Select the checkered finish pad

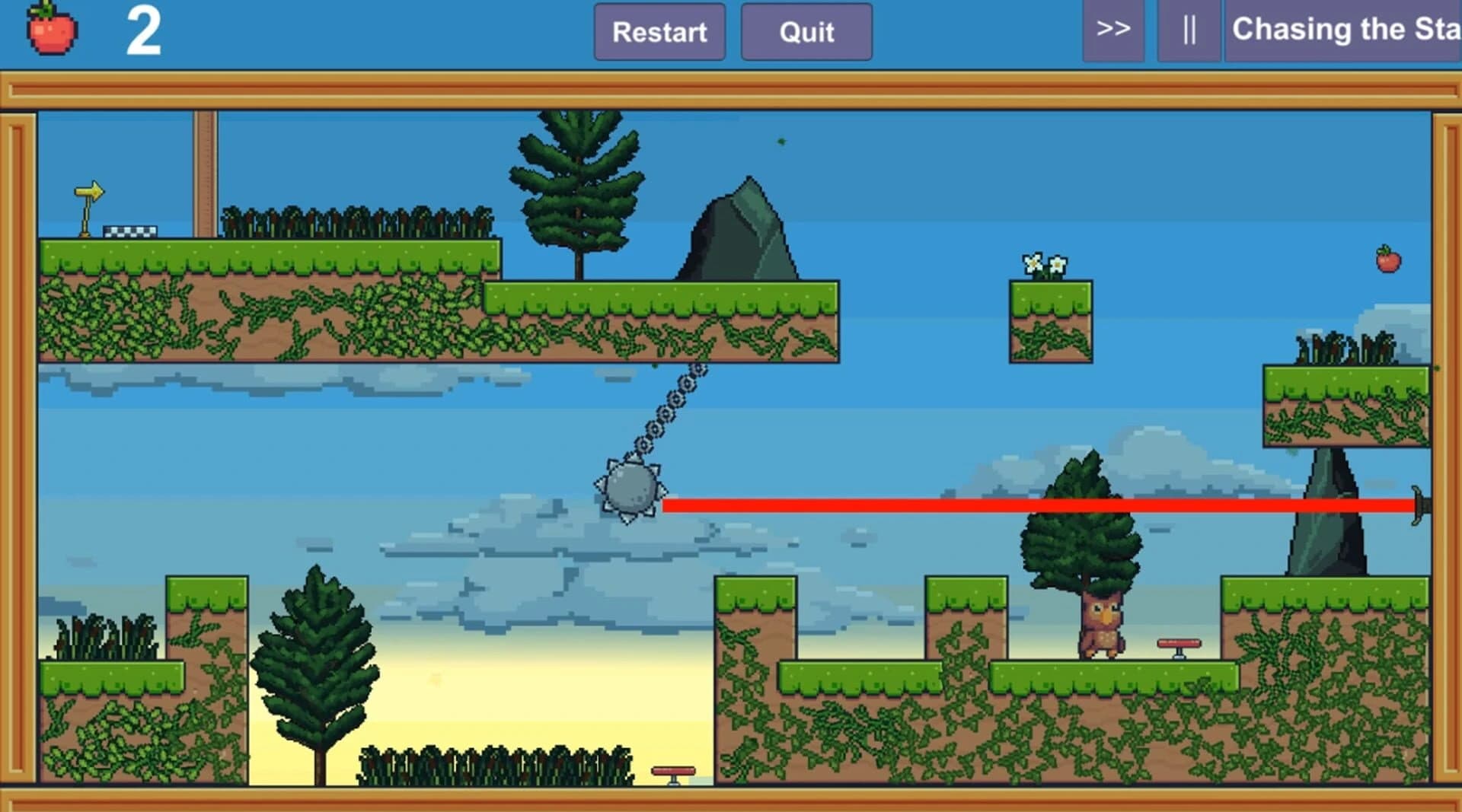tap(129, 231)
